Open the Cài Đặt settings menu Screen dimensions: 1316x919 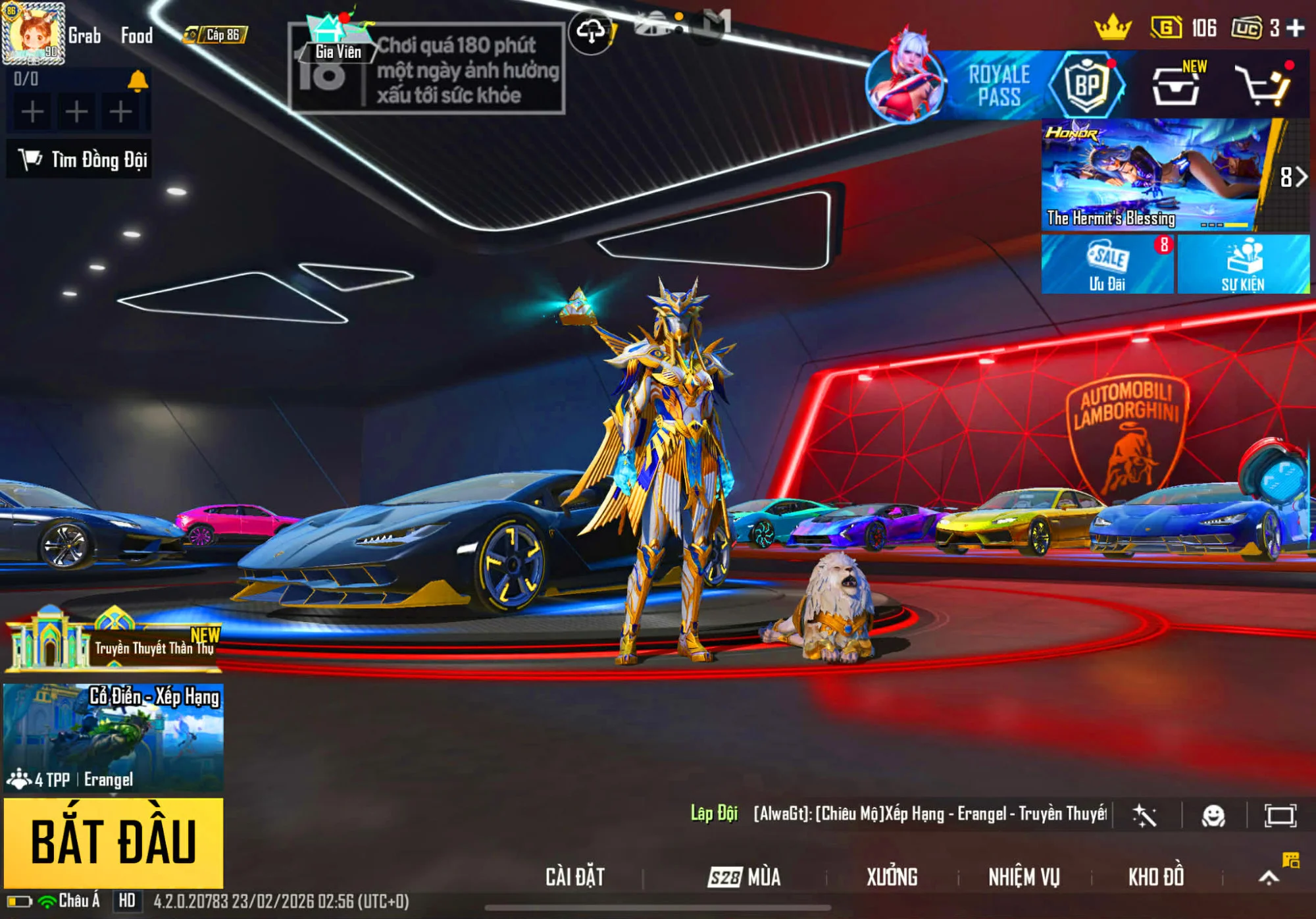click(575, 877)
